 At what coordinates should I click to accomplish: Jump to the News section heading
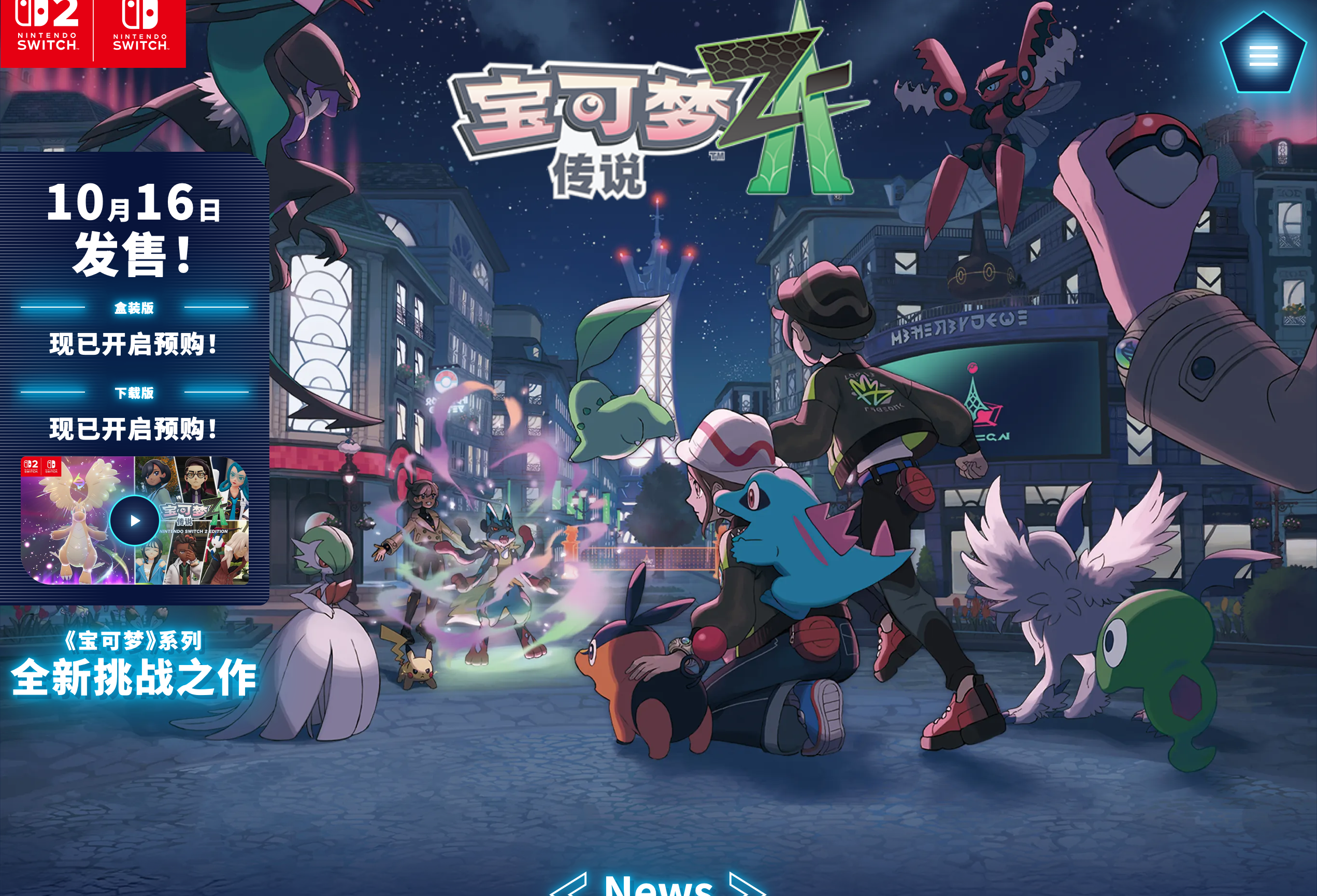pos(658,885)
